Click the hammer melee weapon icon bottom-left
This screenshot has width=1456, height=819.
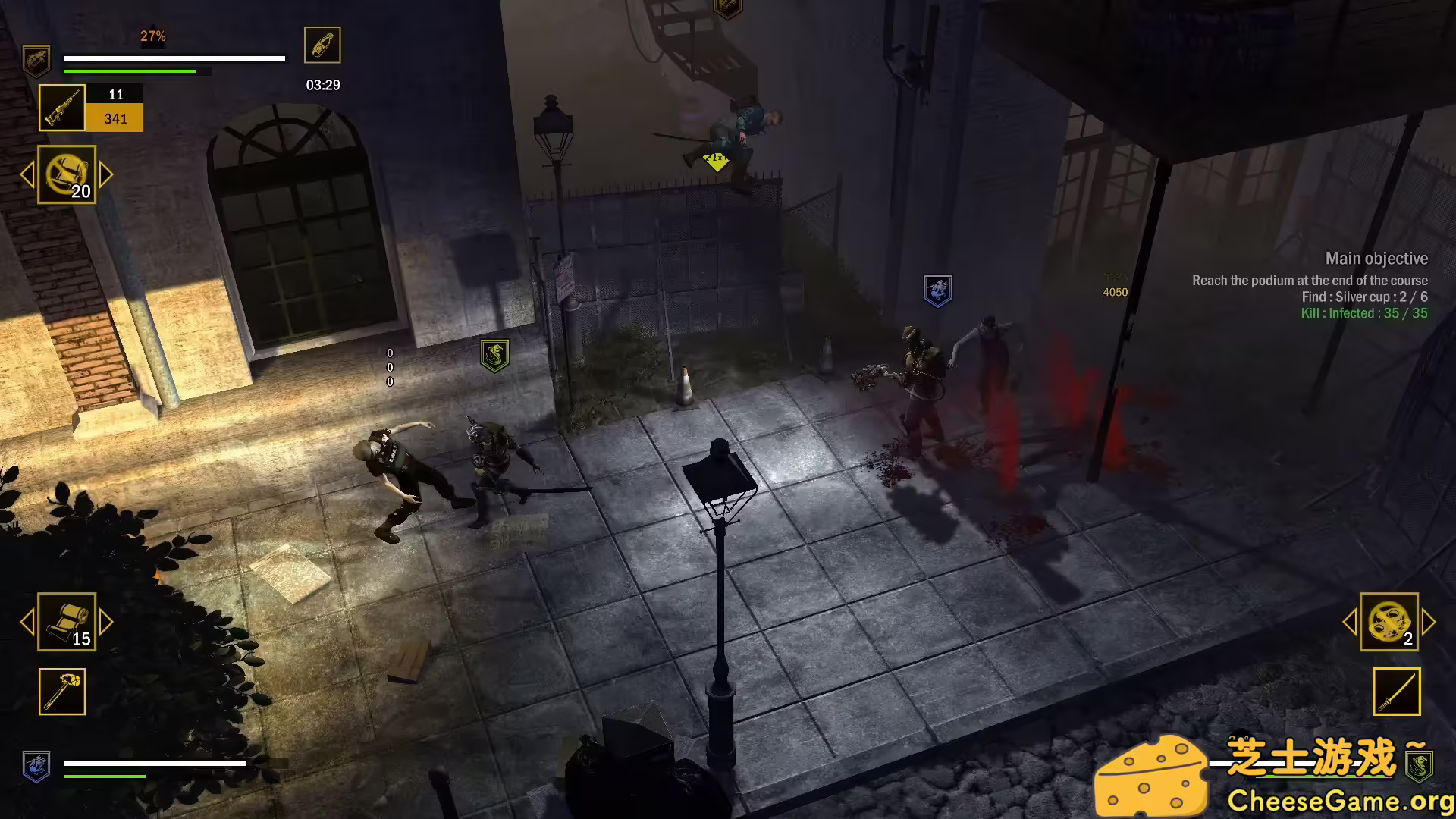pyautogui.click(x=61, y=692)
